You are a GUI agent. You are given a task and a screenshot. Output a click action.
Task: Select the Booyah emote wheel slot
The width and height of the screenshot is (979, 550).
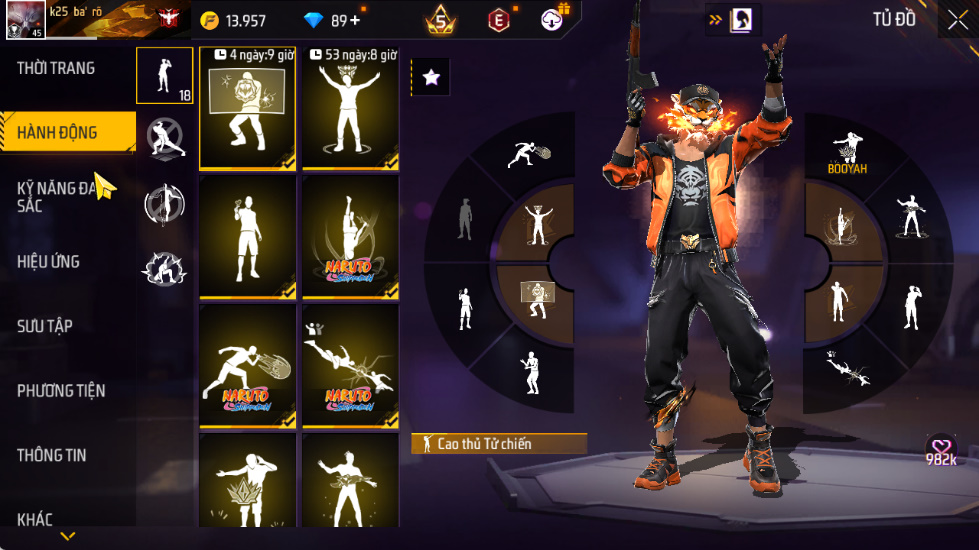(847, 152)
